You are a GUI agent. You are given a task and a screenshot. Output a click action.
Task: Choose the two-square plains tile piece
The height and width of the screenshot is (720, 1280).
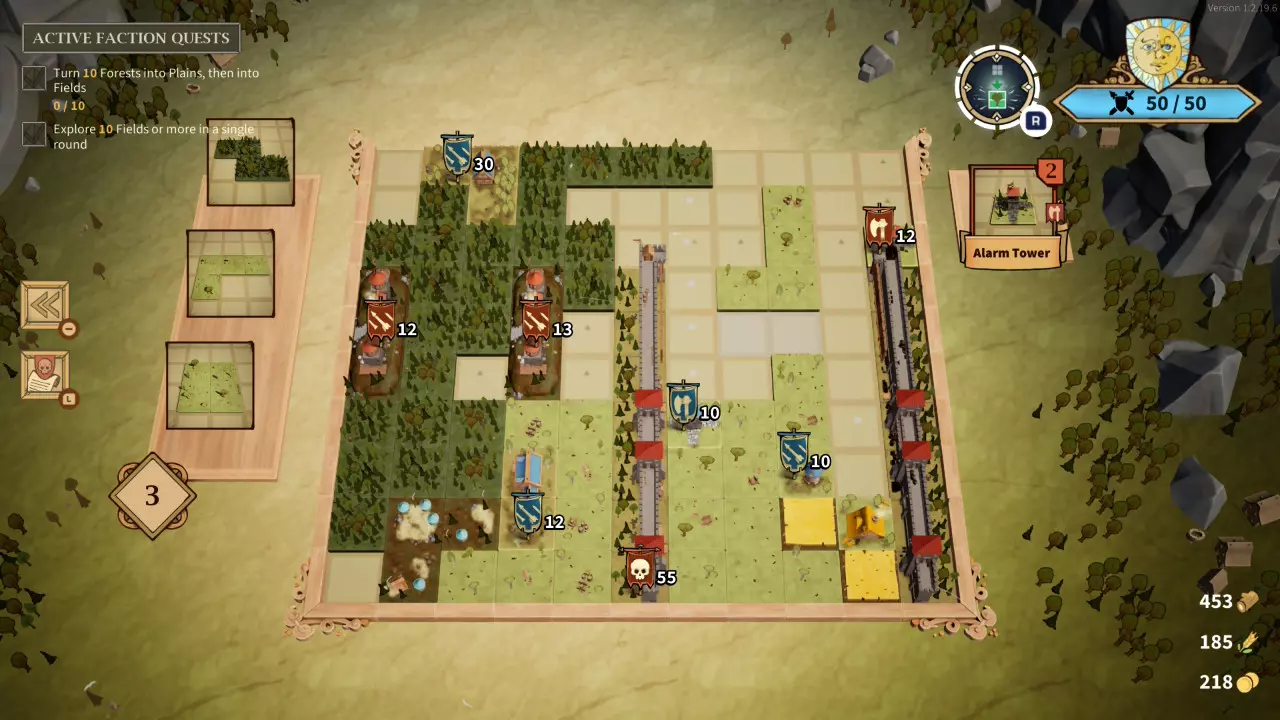(x=209, y=385)
